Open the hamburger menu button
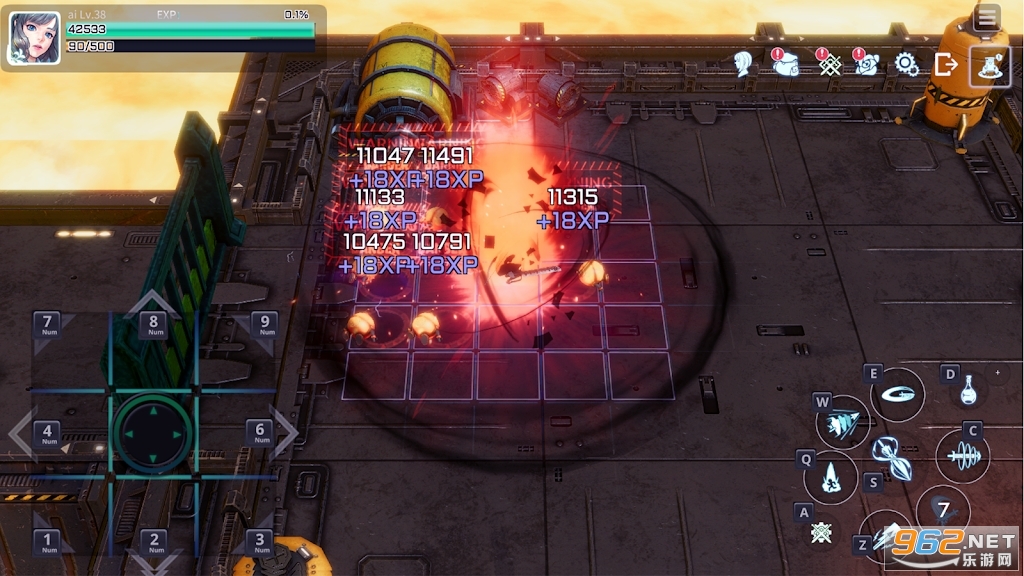1024x576 pixels. 987,17
